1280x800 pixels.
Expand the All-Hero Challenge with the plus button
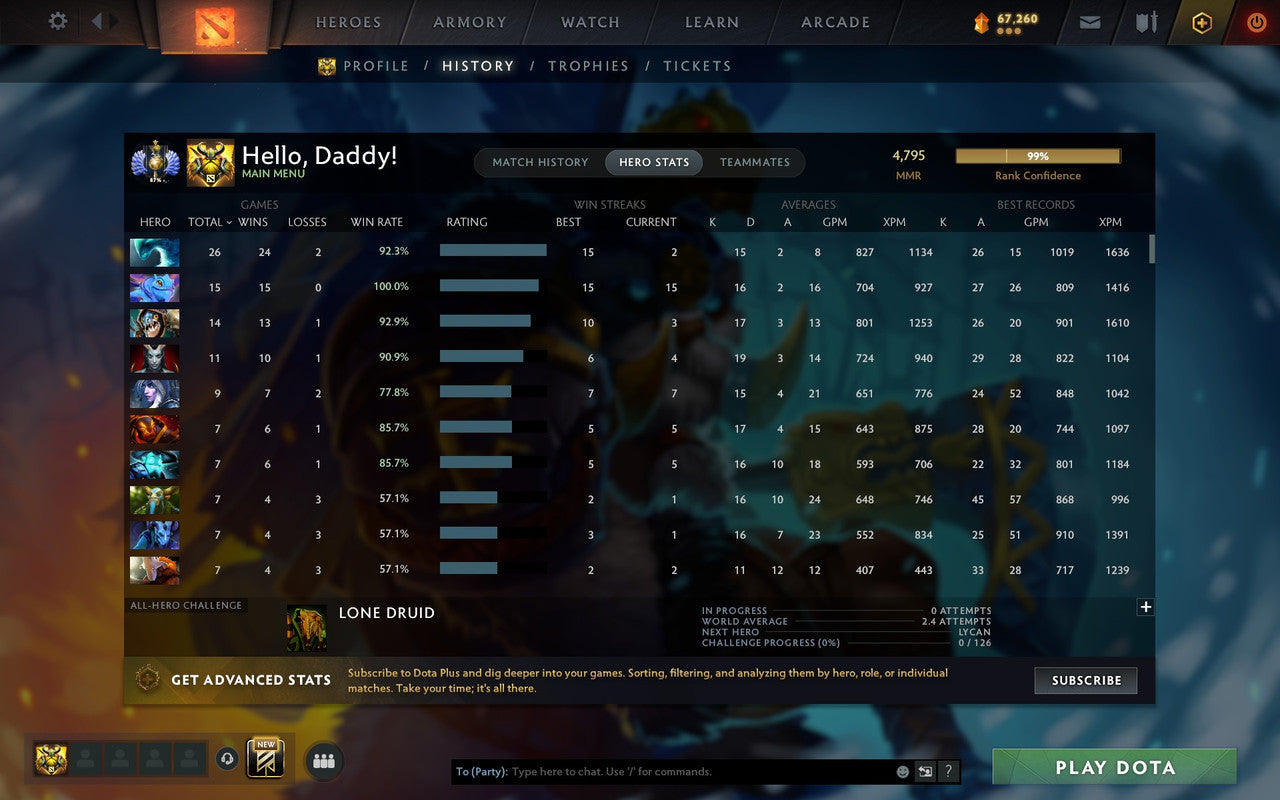[1145, 607]
